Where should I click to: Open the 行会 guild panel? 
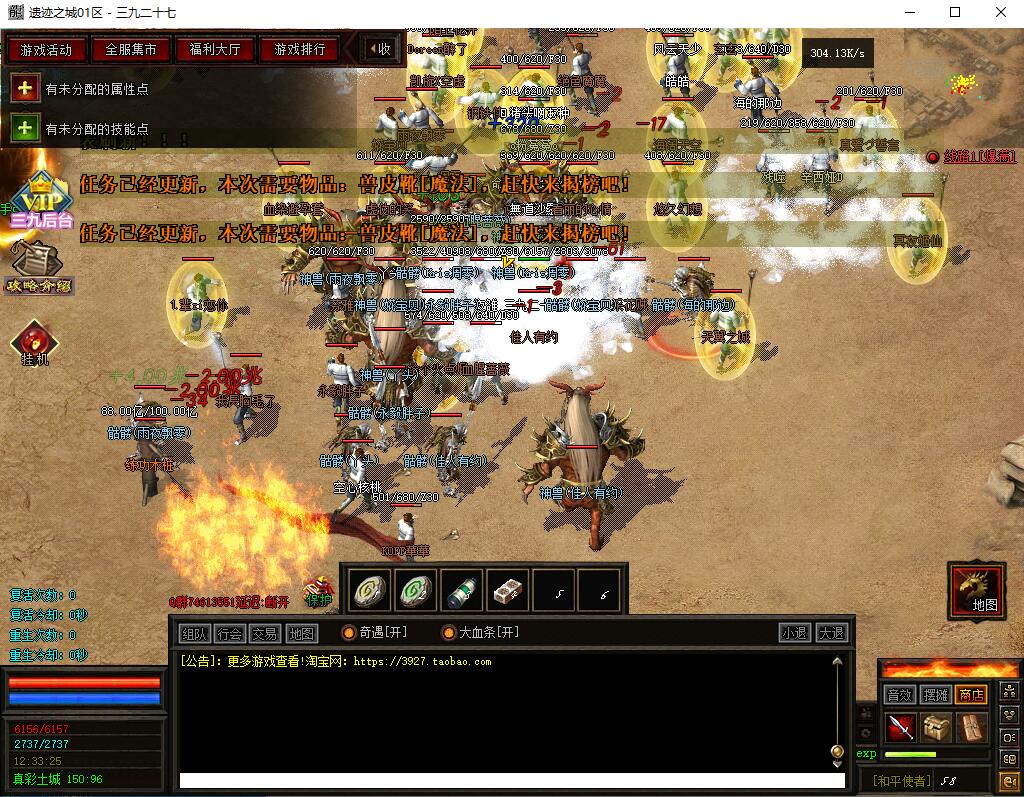229,633
